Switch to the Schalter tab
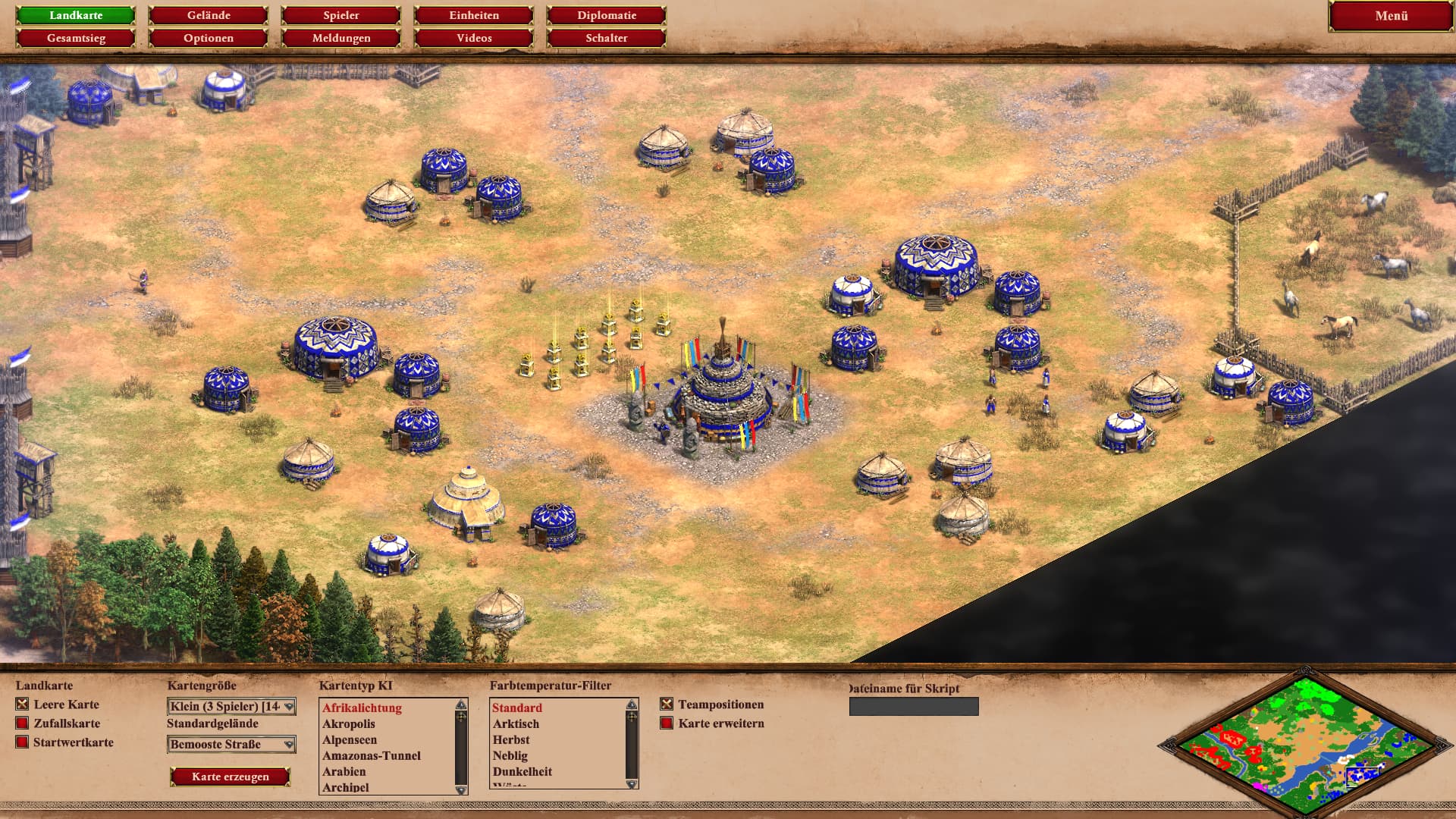Screen dimensions: 1456x819 [x=607, y=38]
